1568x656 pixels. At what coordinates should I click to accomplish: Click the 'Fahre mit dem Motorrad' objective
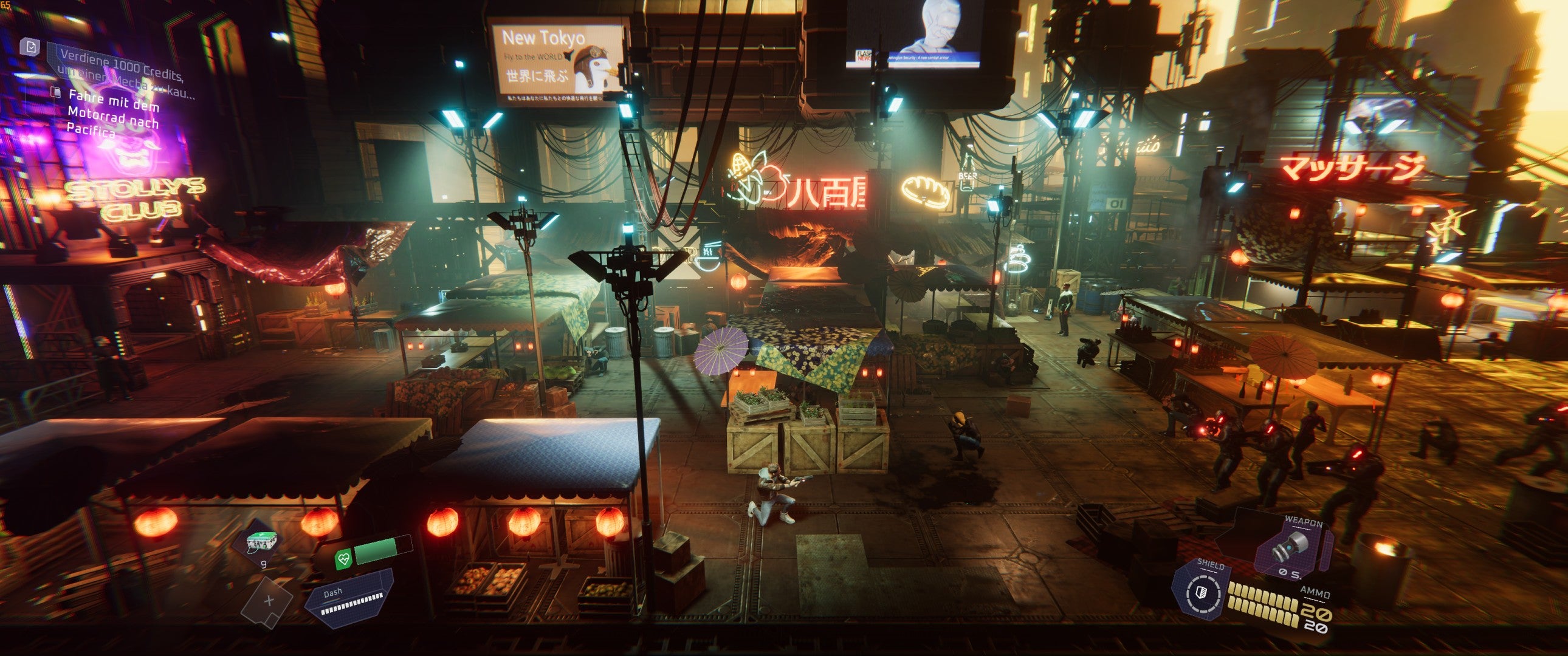[113, 113]
